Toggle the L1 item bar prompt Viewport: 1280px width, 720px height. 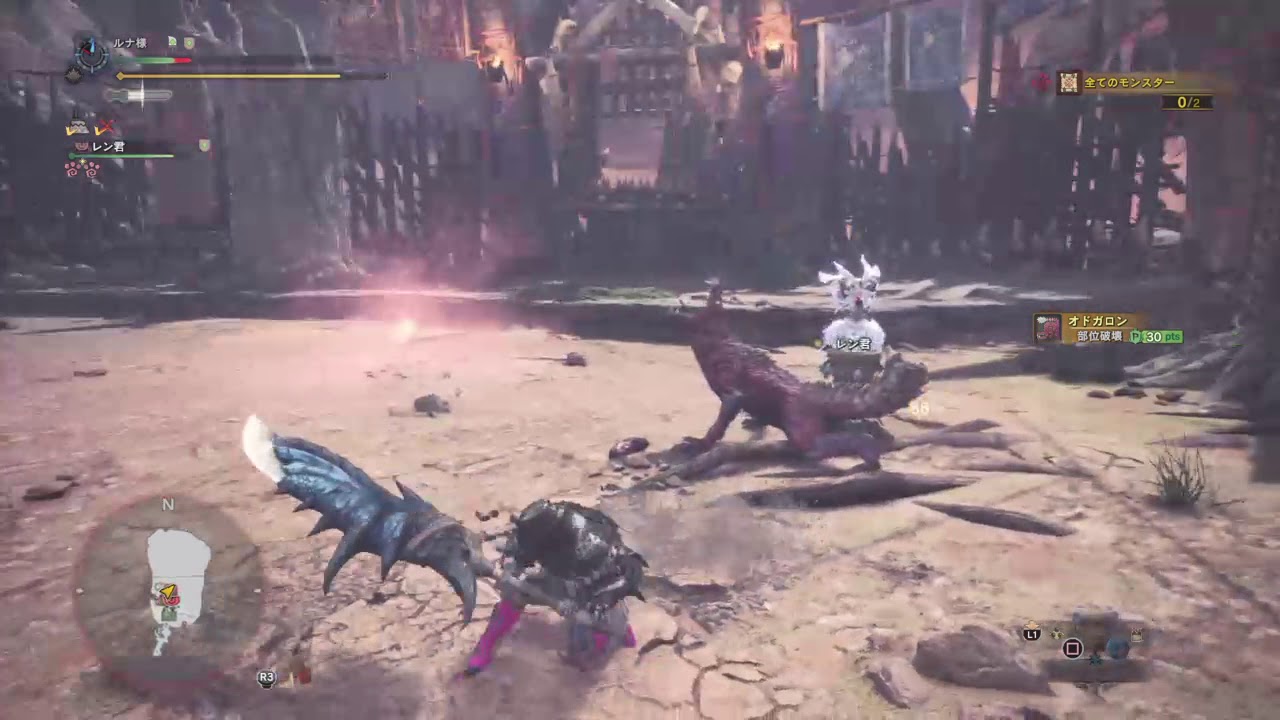click(x=1031, y=633)
